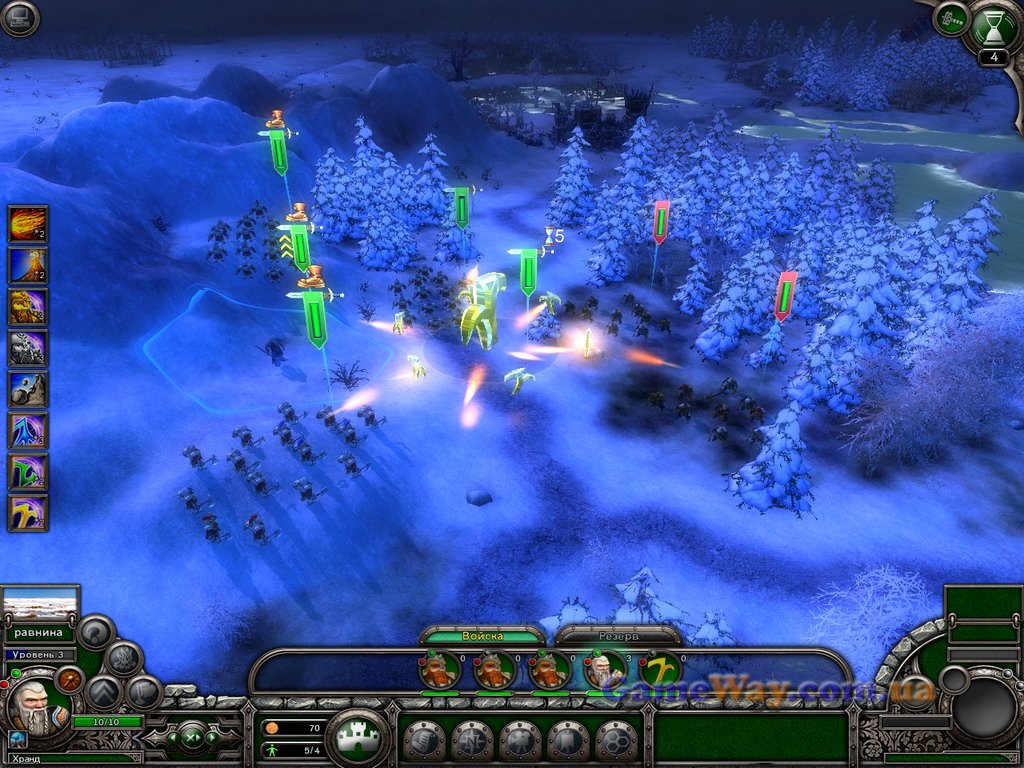1024x768 pixels.
Task: Activate the green rune spell
Action: click(28, 471)
